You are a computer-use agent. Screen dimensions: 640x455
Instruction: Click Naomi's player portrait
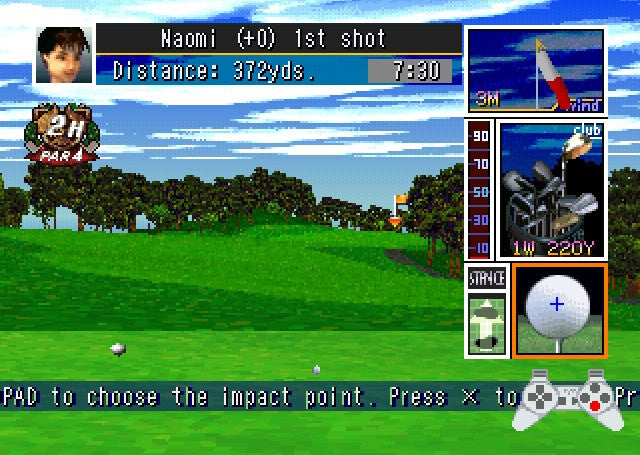pos(58,54)
